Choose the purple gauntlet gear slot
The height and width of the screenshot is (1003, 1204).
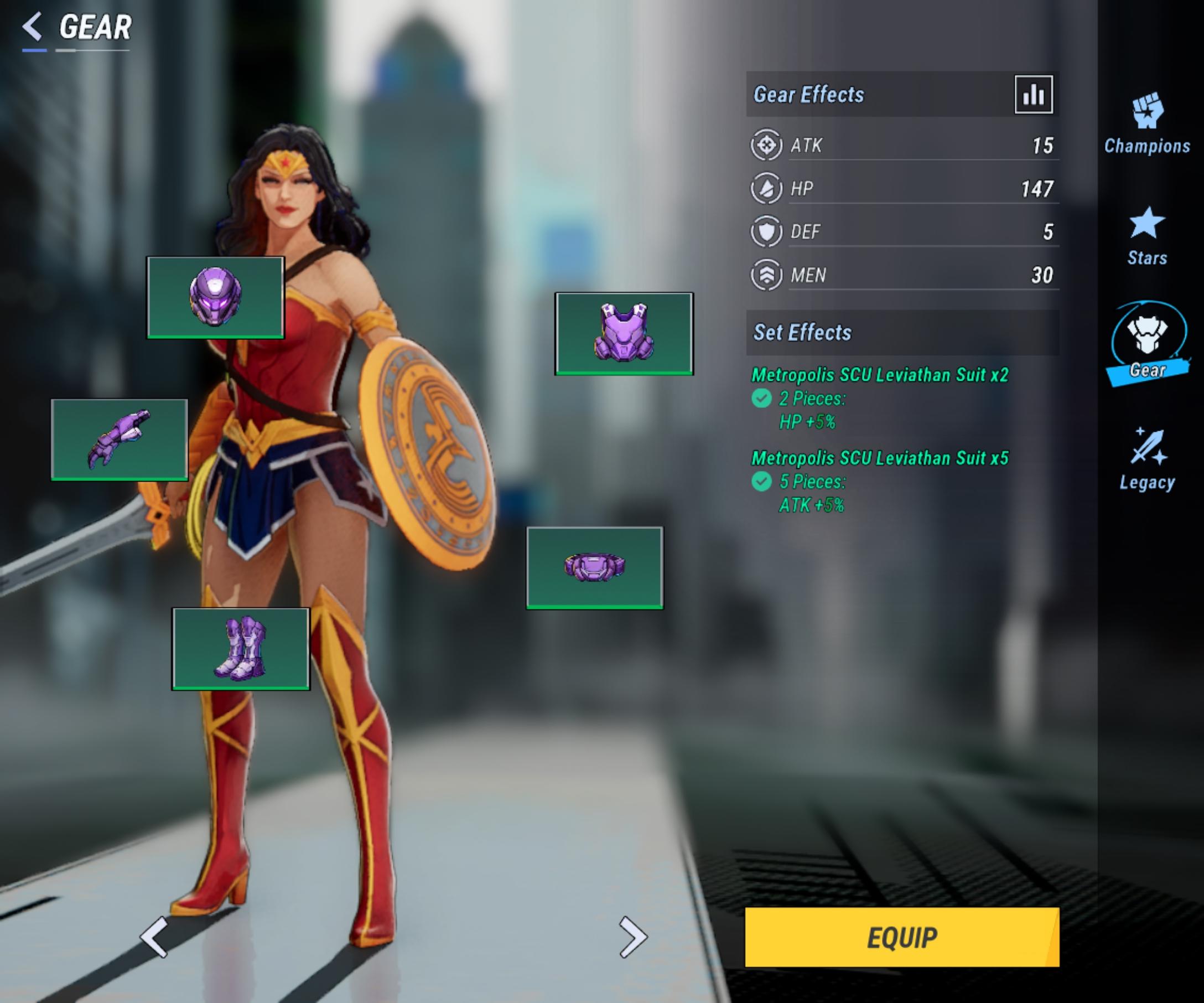point(120,440)
